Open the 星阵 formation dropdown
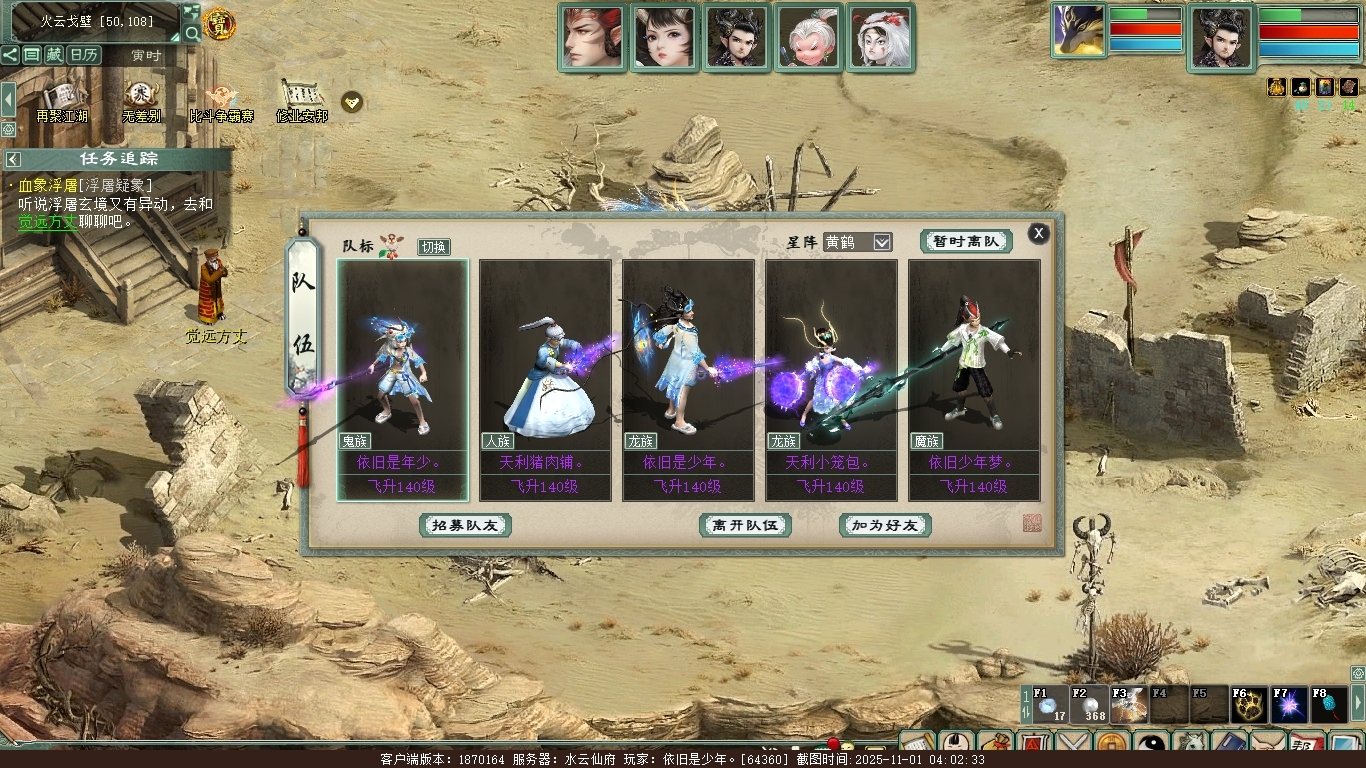The image size is (1366, 768). 881,242
